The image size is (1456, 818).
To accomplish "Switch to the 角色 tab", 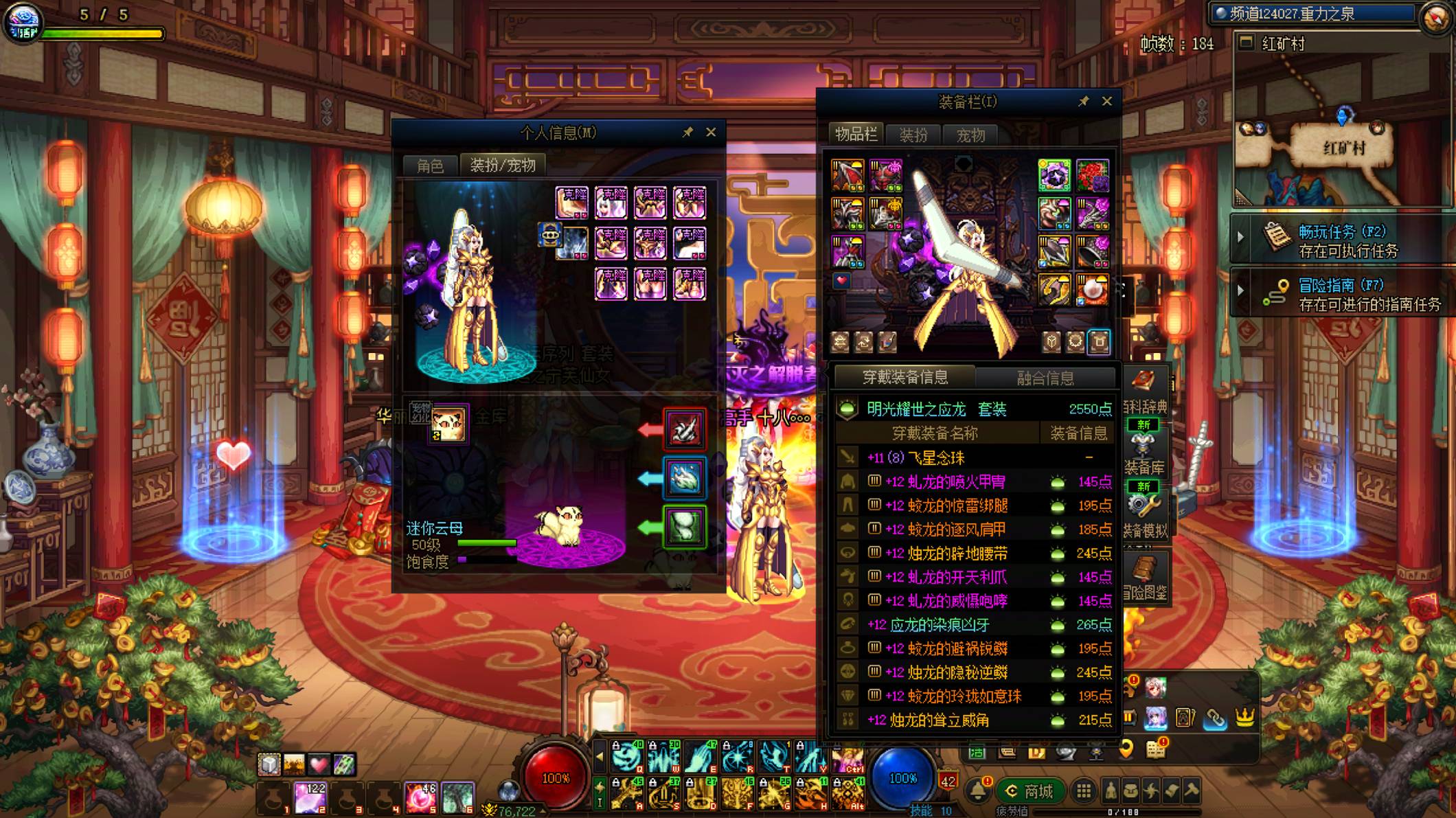I will pyautogui.click(x=430, y=166).
